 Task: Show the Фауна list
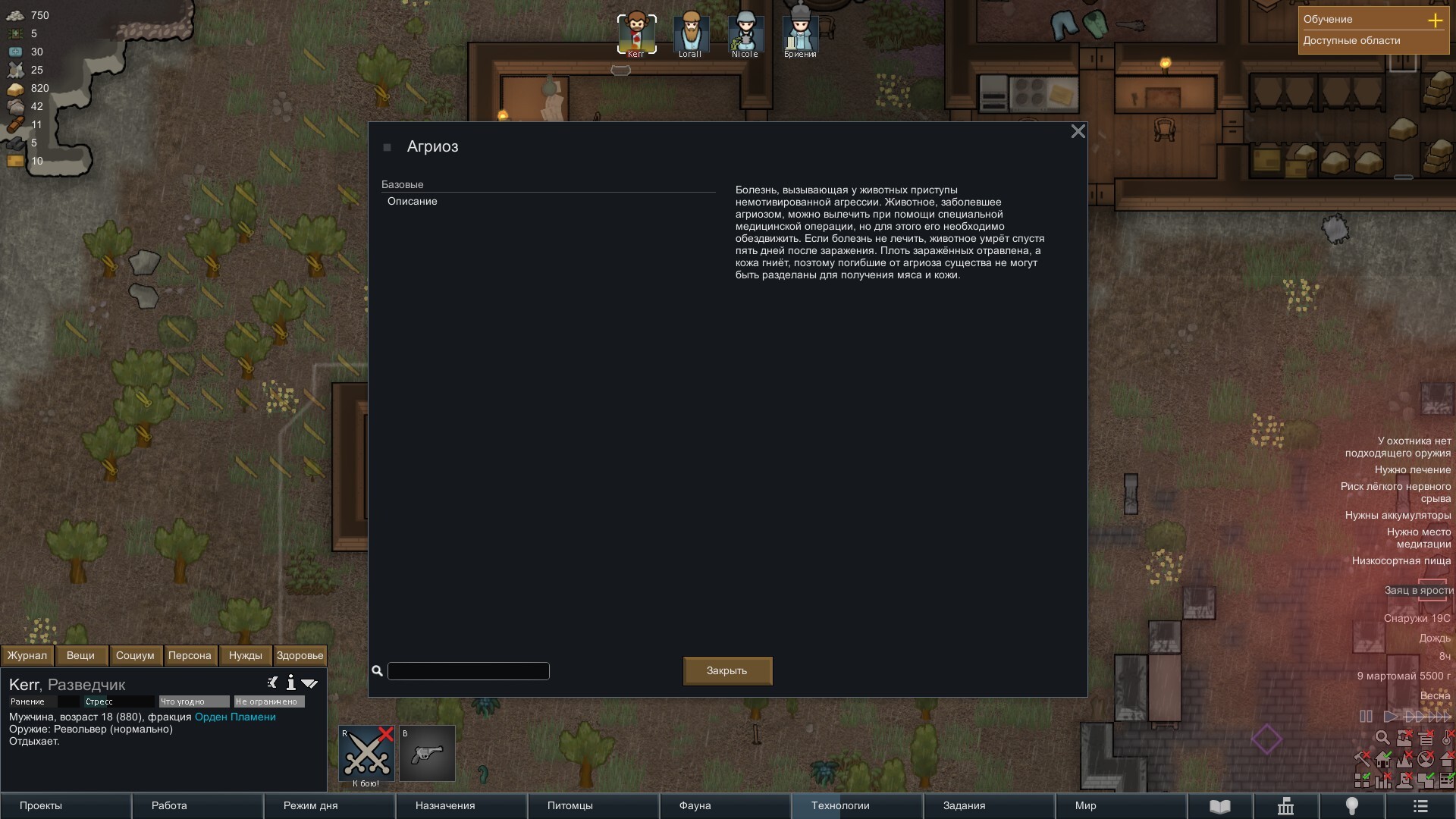click(695, 806)
